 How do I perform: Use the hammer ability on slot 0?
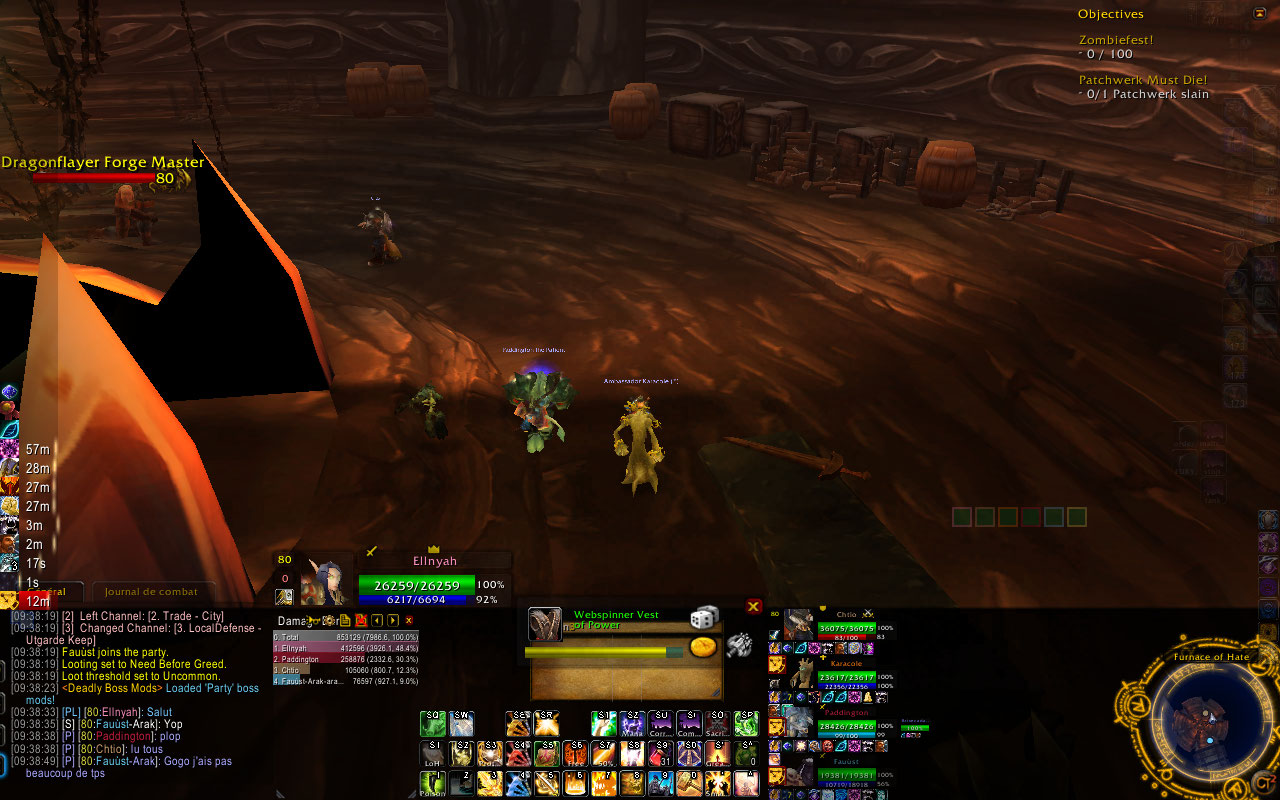click(x=689, y=782)
